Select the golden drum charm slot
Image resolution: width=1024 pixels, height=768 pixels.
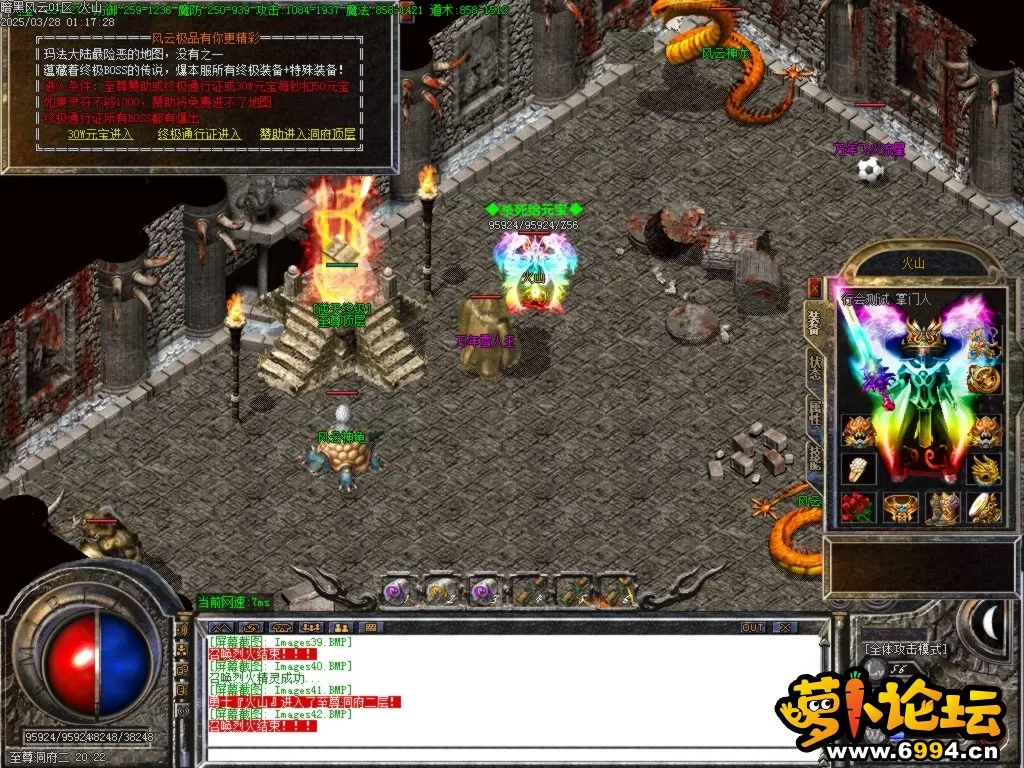pos(985,507)
